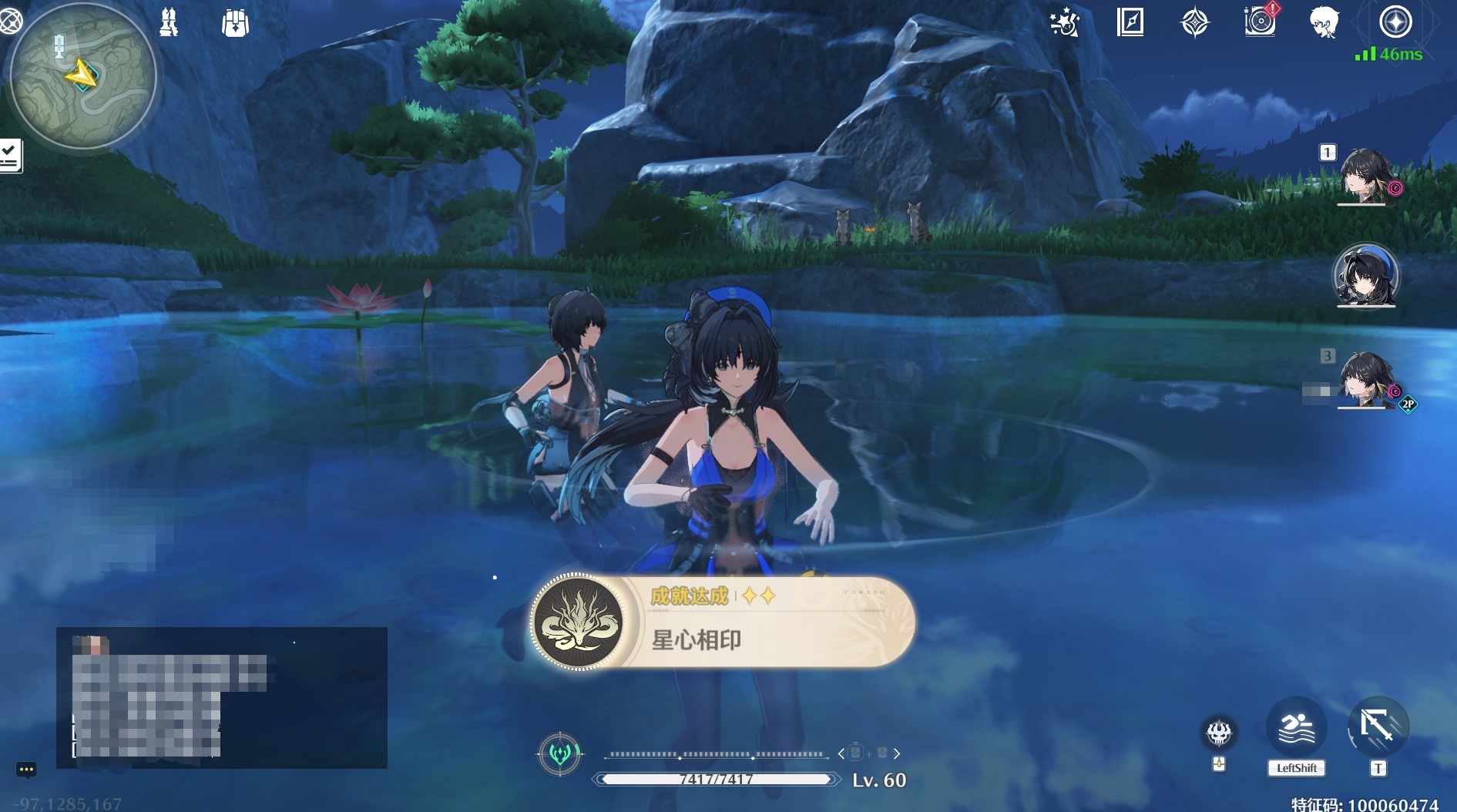Click the resonance gauge emblem beside health bar

click(x=562, y=755)
